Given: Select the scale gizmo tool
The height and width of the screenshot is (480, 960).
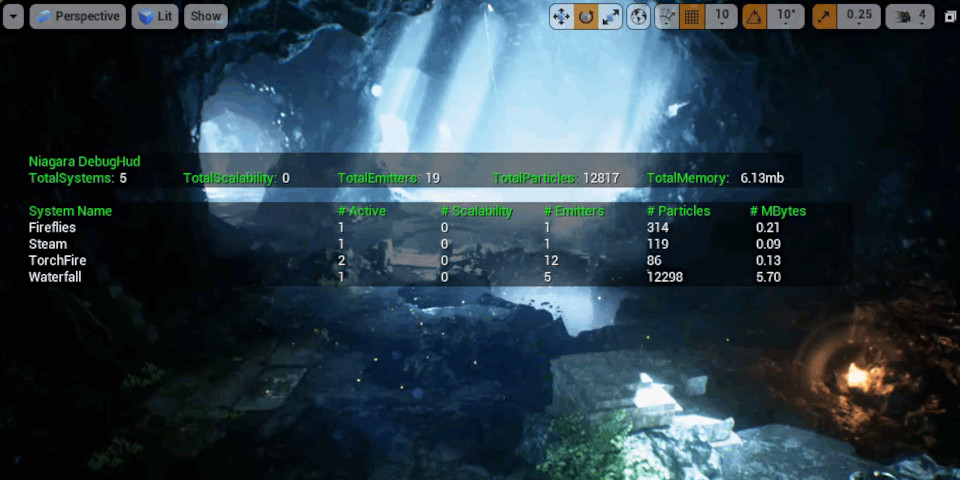Looking at the screenshot, I should pyautogui.click(x=610, y=16).
